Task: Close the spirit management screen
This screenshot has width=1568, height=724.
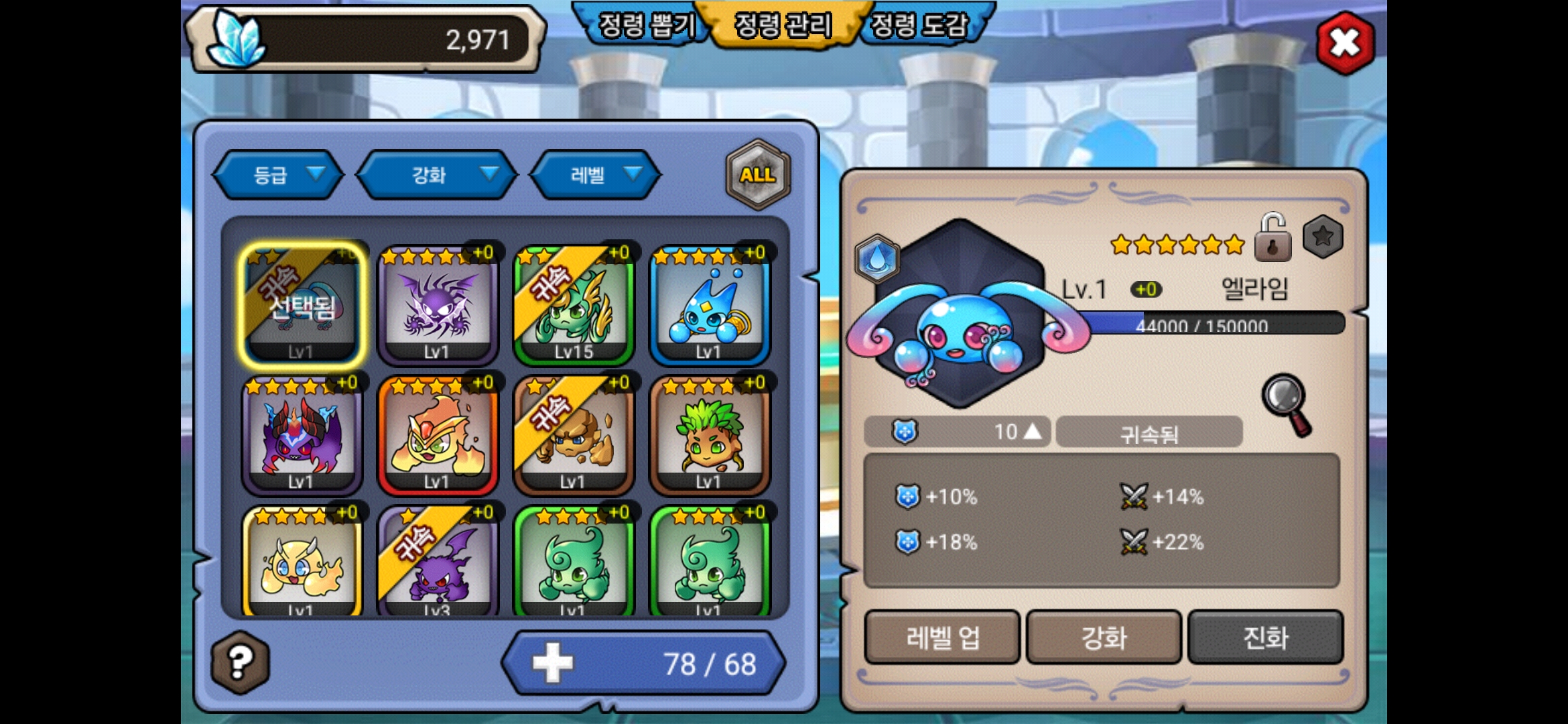Action: click(1345, 43)
